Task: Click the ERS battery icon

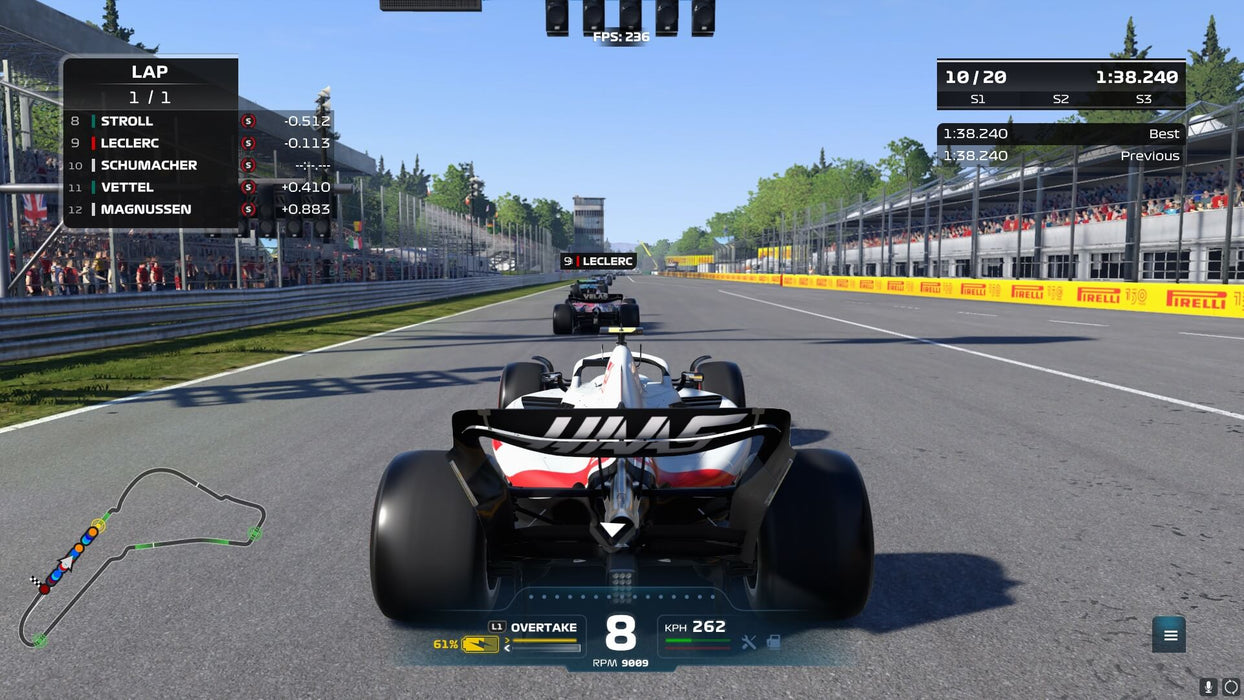Action: pyautogui.click(x=480, y=645)
